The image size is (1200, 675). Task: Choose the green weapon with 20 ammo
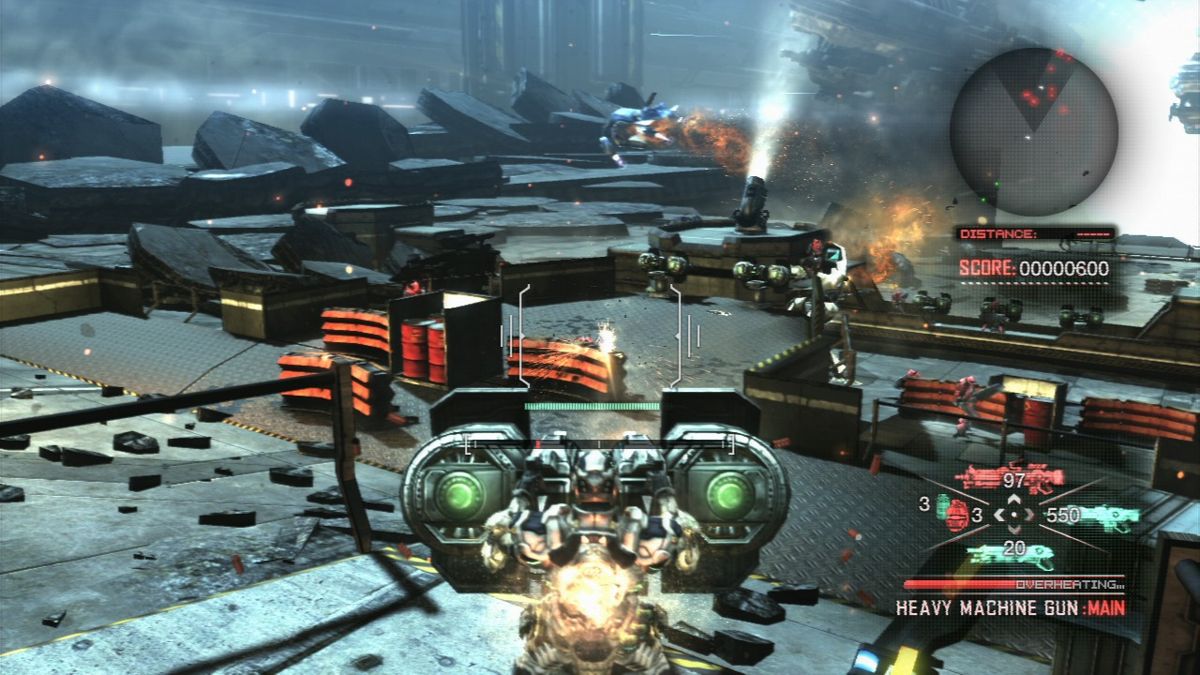[1011, 554]
